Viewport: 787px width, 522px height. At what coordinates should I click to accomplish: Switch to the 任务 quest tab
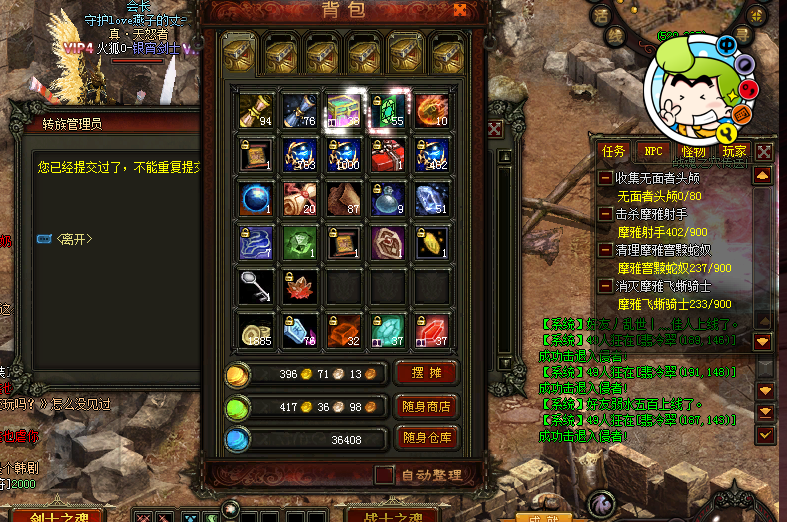[x=613, y=151]
